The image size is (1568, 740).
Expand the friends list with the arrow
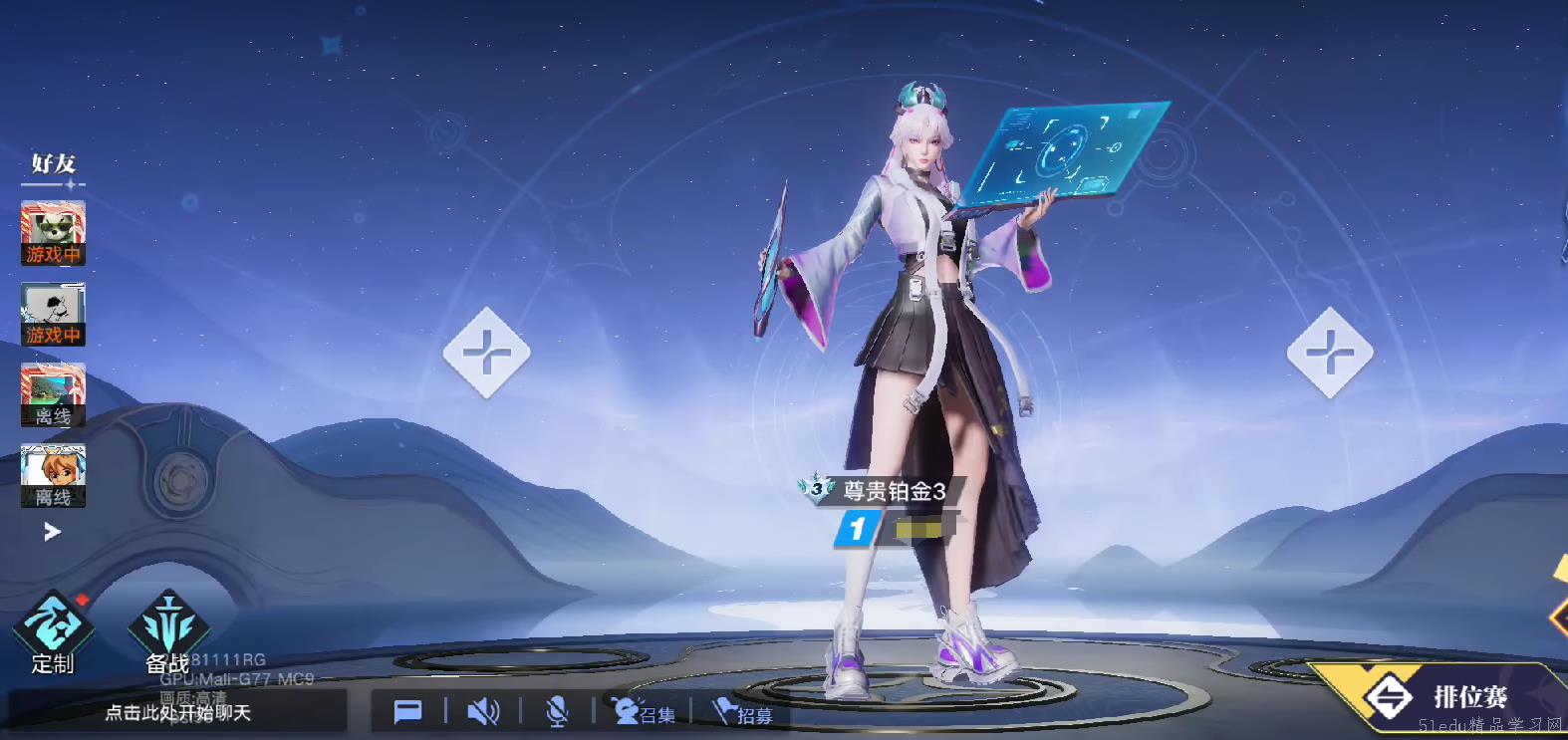(52, 532)
